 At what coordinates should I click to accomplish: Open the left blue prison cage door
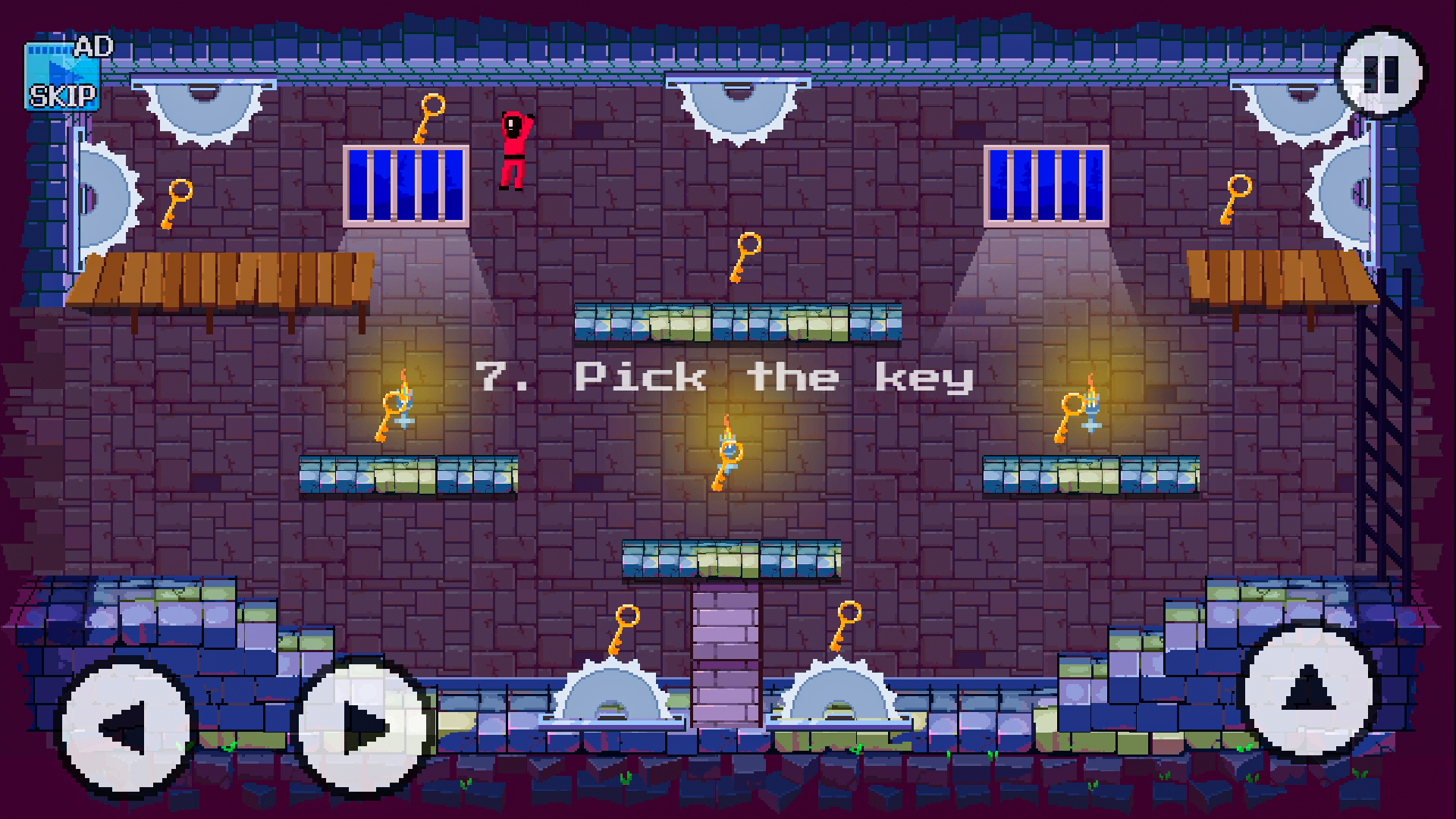(406, 186)
